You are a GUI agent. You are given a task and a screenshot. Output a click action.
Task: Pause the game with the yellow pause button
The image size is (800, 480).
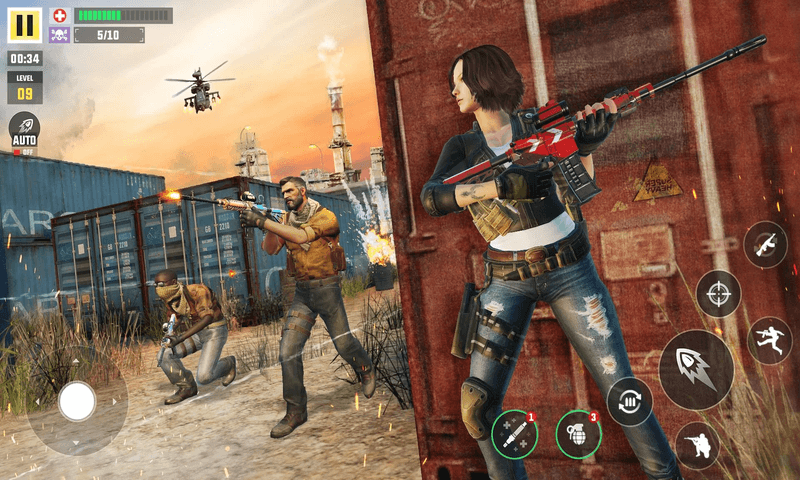pyautogui.click(x=25, y=25)
